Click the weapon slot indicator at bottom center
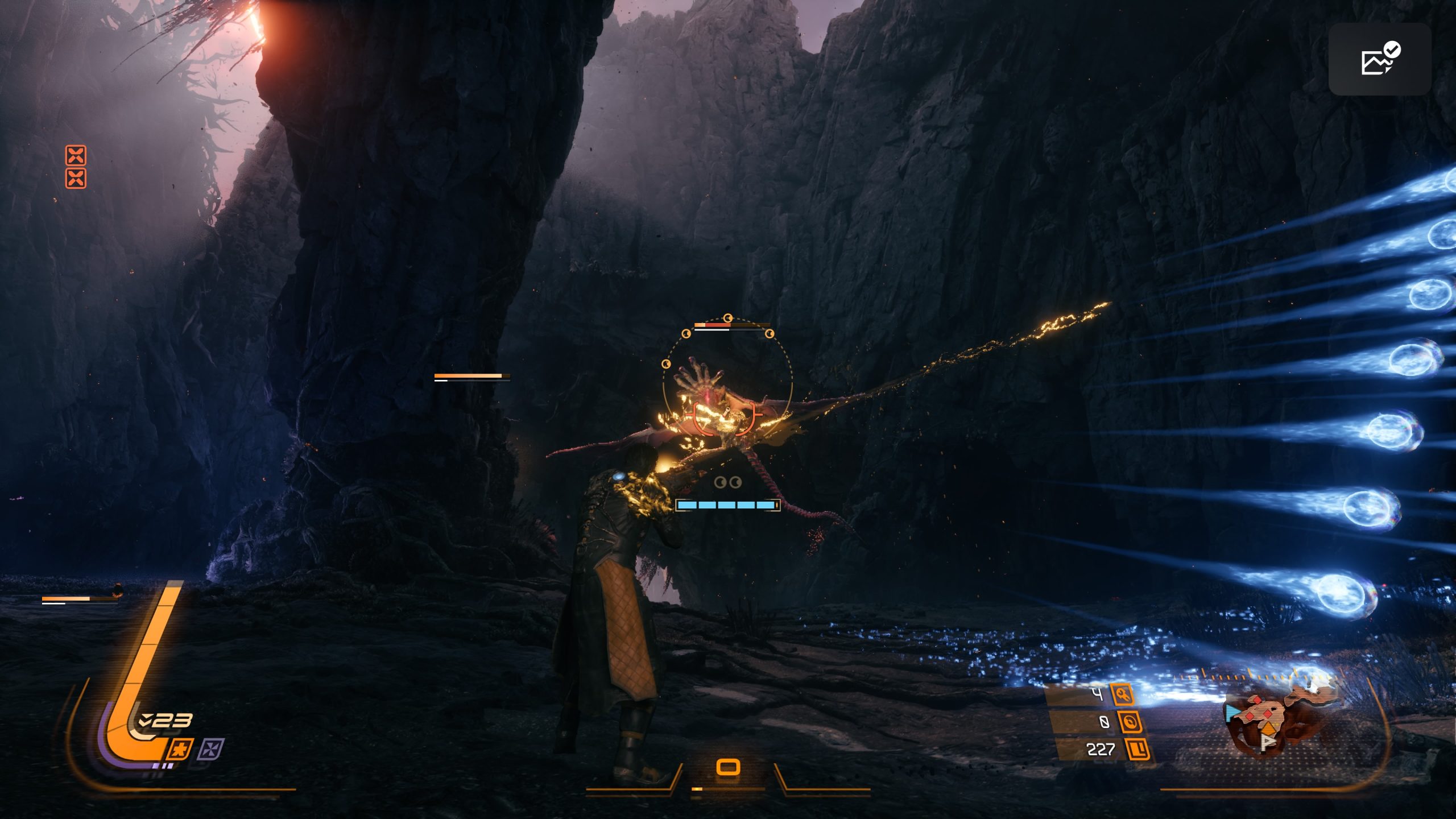 (x=728, y=767)
